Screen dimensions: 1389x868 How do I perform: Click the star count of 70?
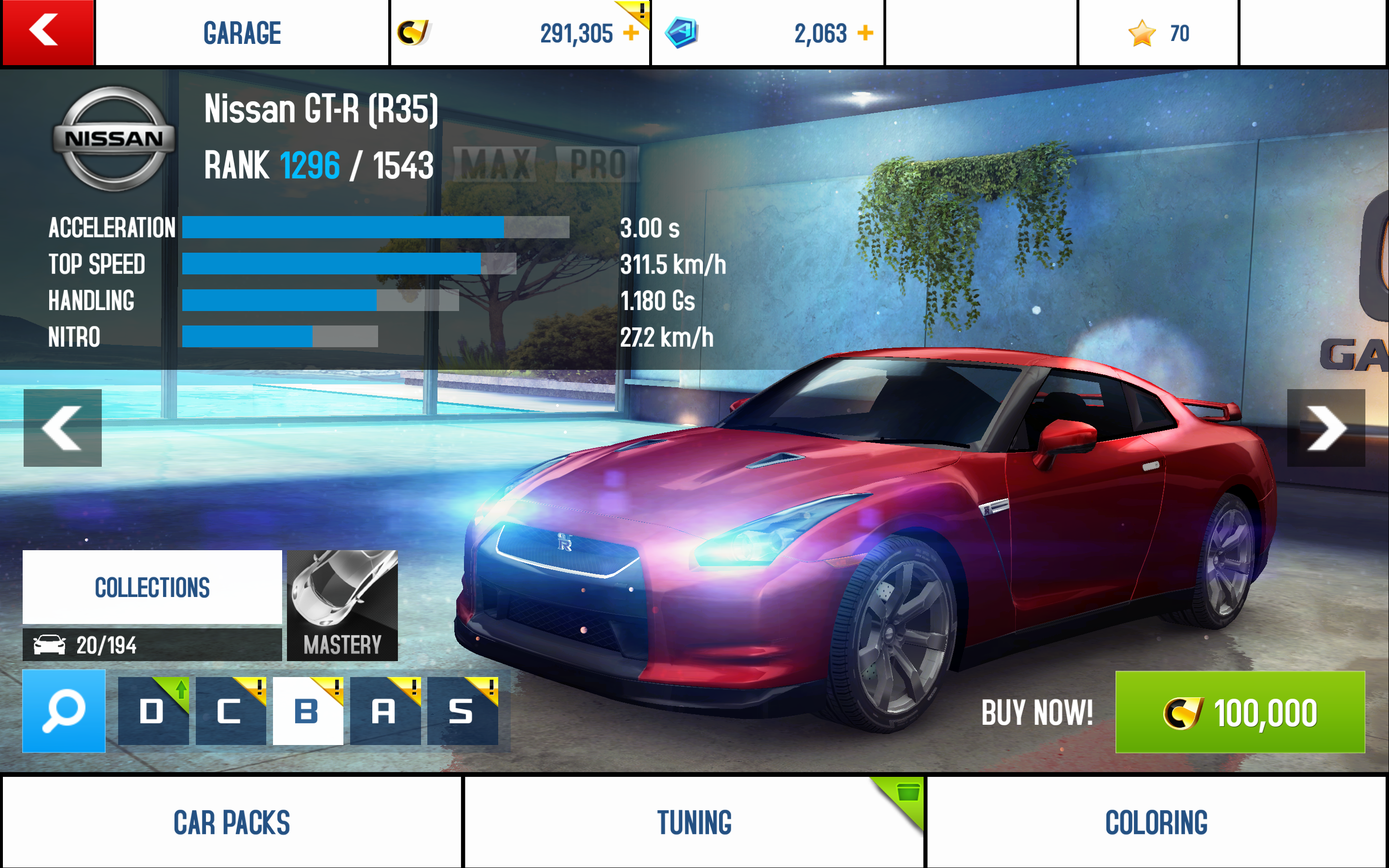tap(1157, 33)
